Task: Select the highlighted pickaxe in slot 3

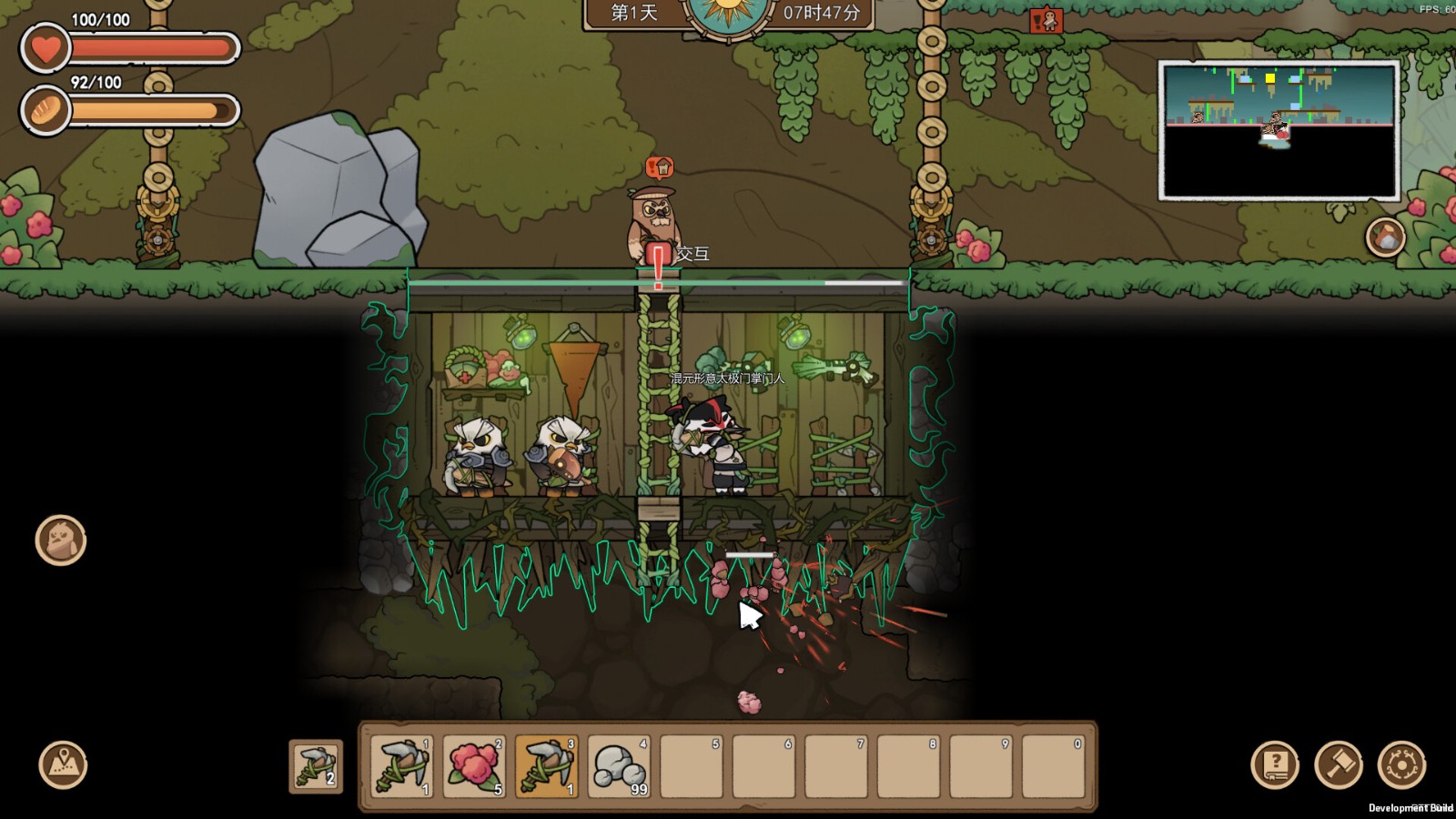Action: click(x=546, y=766)
